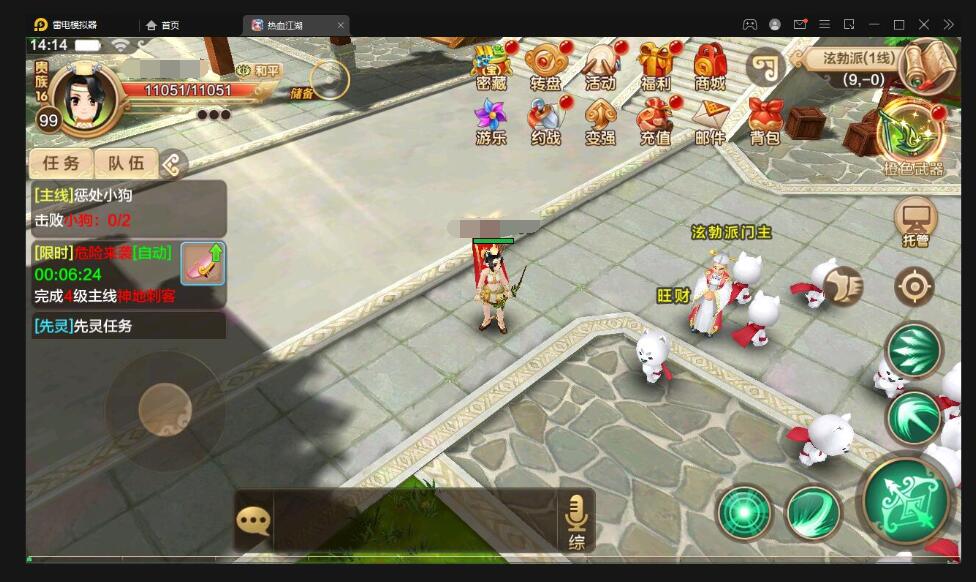Open the 邮件 mailbox

[x=710, y=121]
